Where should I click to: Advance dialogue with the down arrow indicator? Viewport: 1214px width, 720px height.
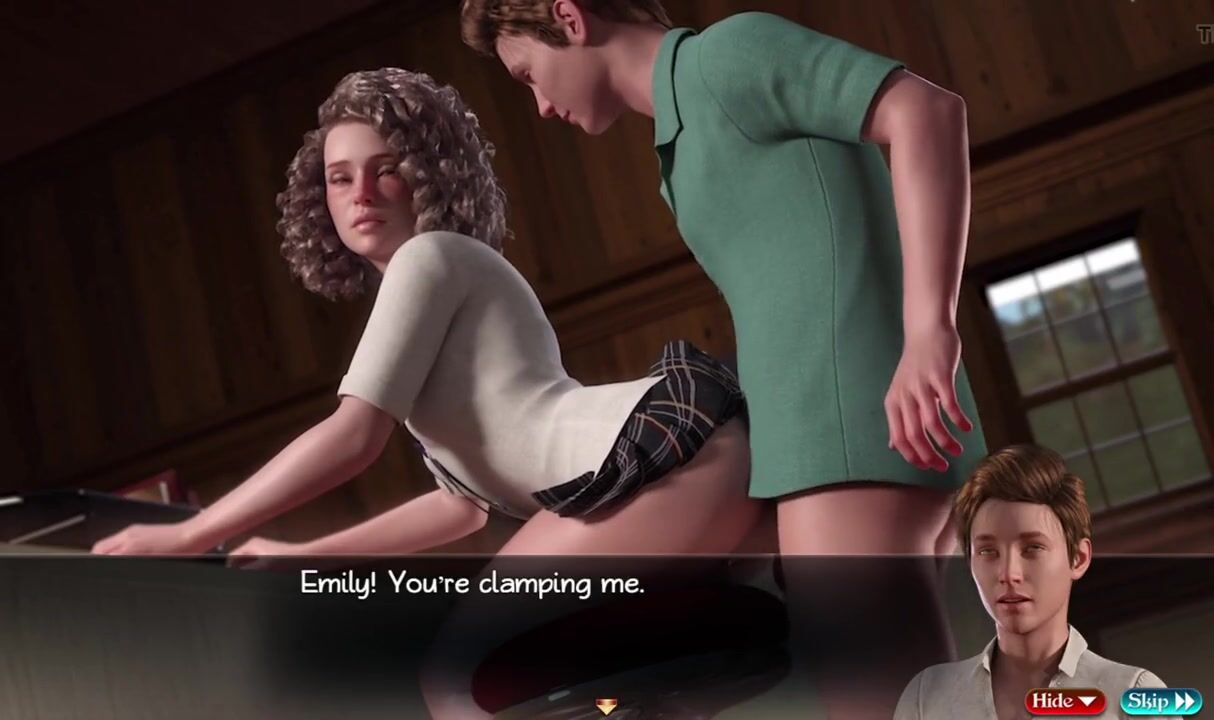pyautogui.click(x=606, y=707)
